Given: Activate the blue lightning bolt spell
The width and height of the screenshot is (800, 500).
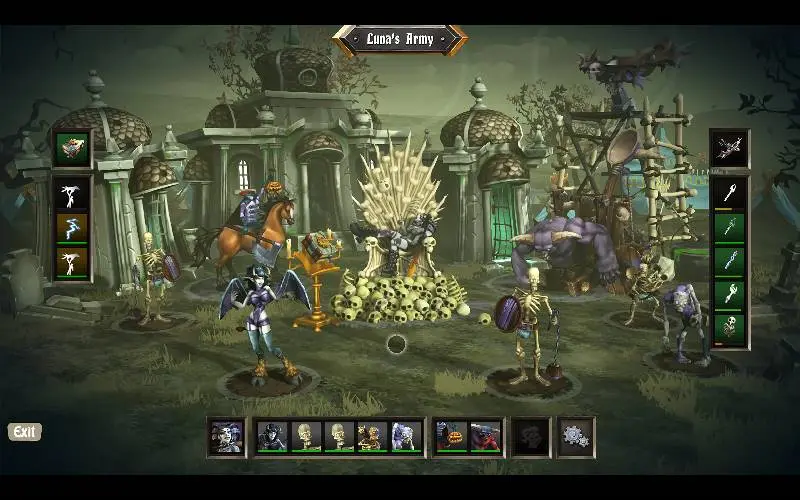Looking at the screenshot, I should (72, 228).
